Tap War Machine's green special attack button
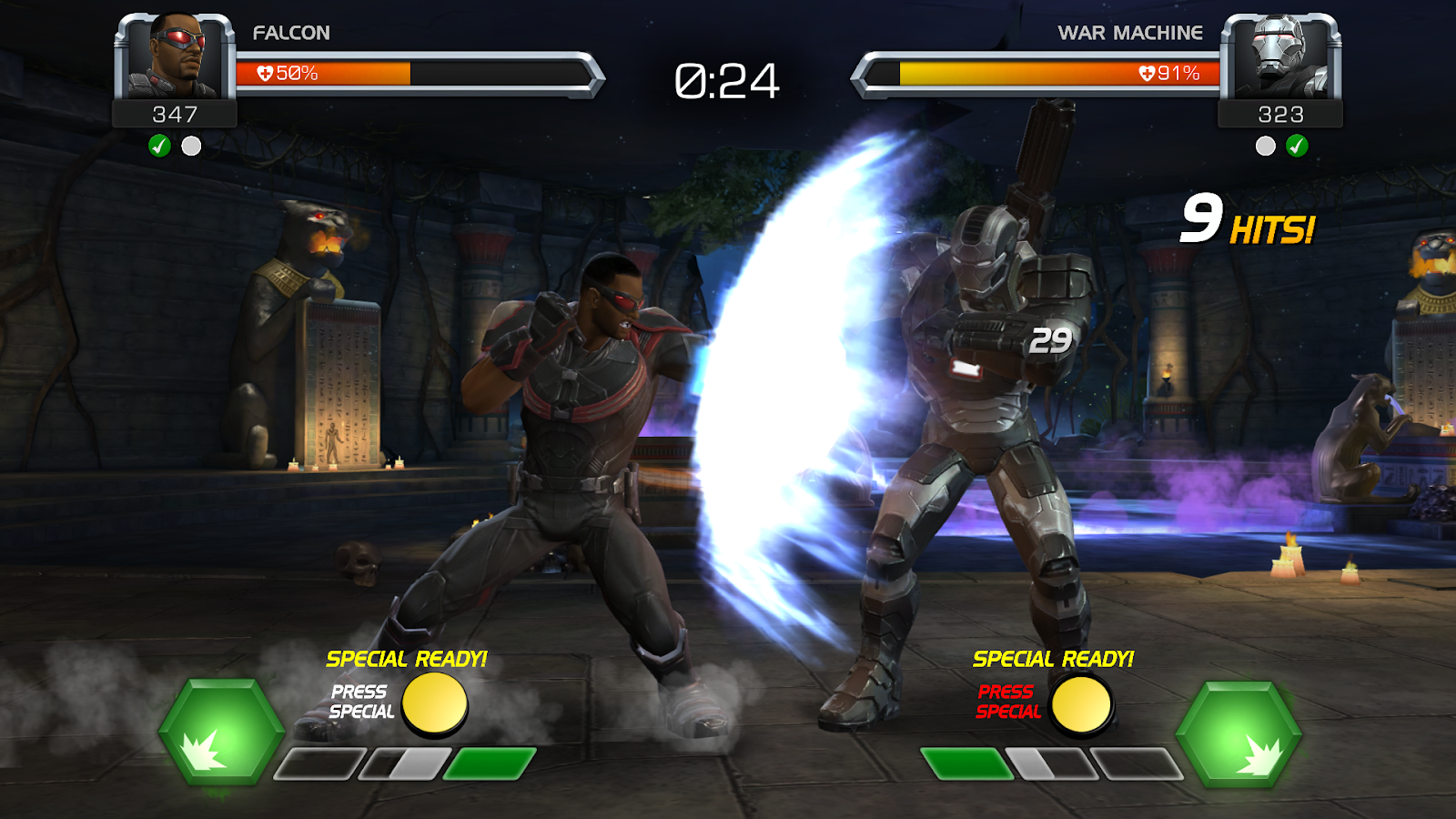1456x819 pixels. tap(1239, 733)
